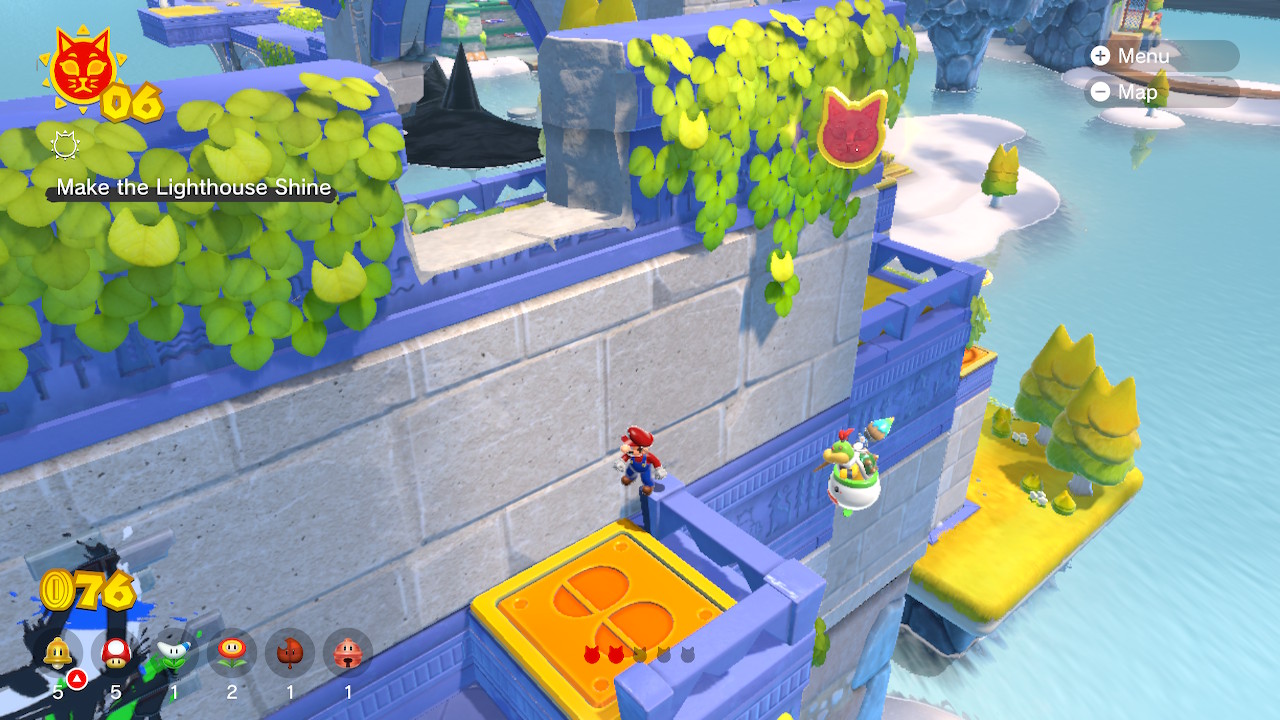Open the Menu button

pos(1162,56)
